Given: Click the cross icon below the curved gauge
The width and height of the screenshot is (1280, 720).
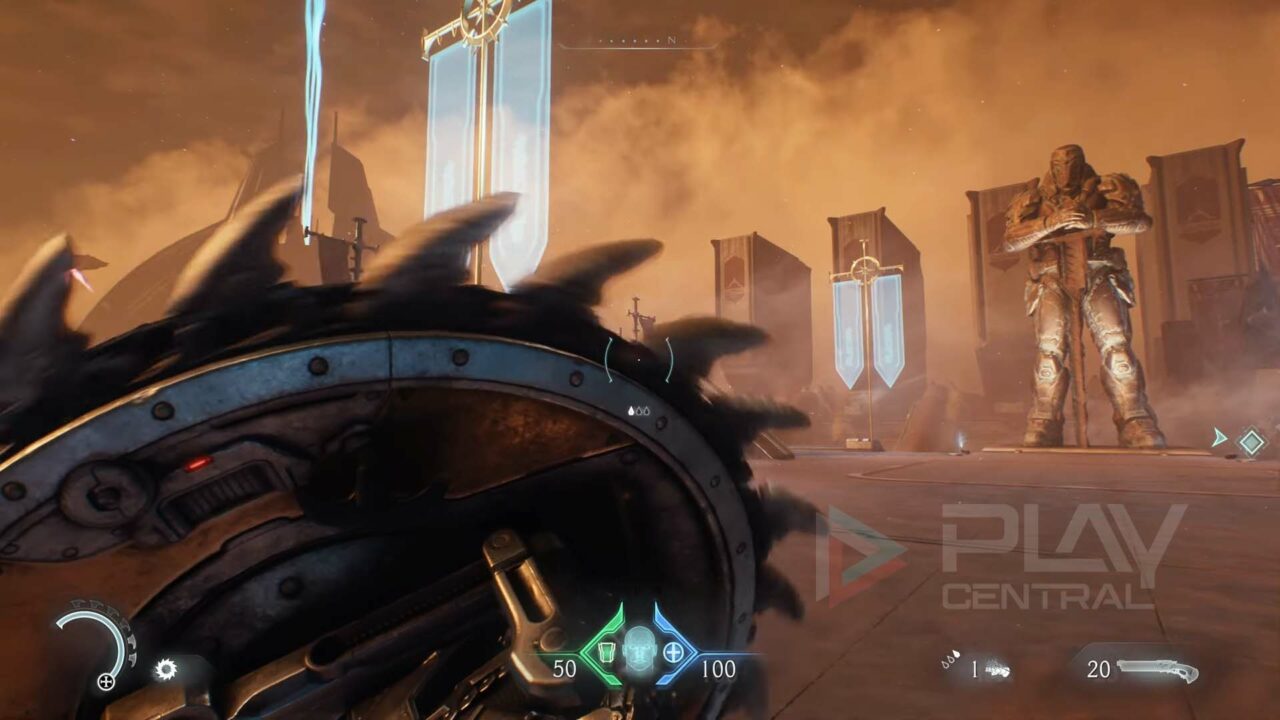Looking at the screenshot, I should 105,682.
